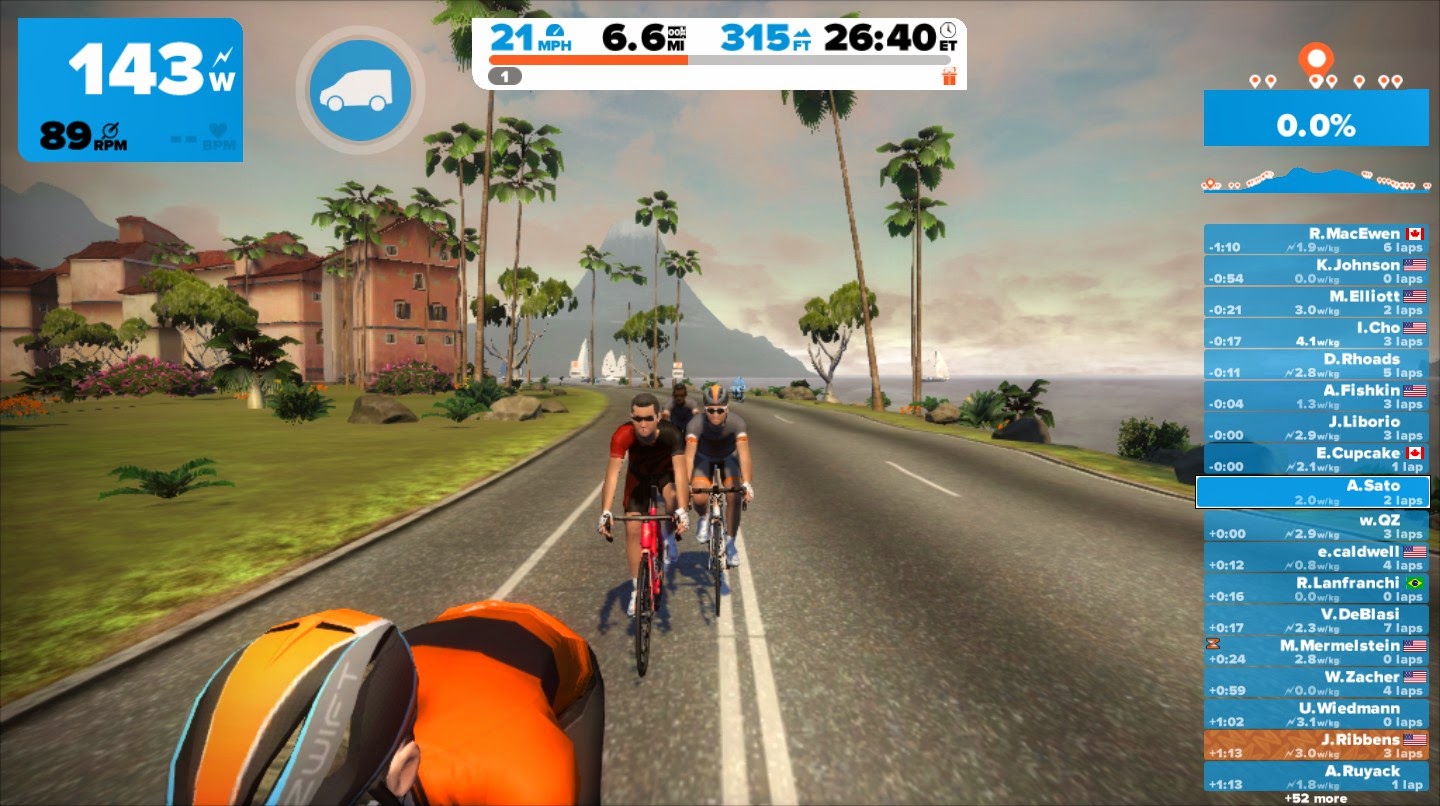Click the lap counter badge showing 1

click(506, 75)
